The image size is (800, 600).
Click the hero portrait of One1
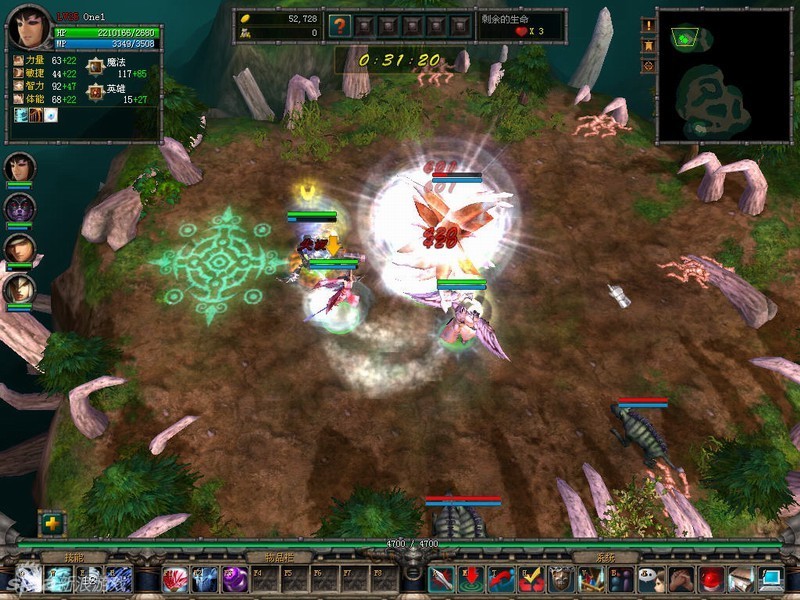[28, 27]
